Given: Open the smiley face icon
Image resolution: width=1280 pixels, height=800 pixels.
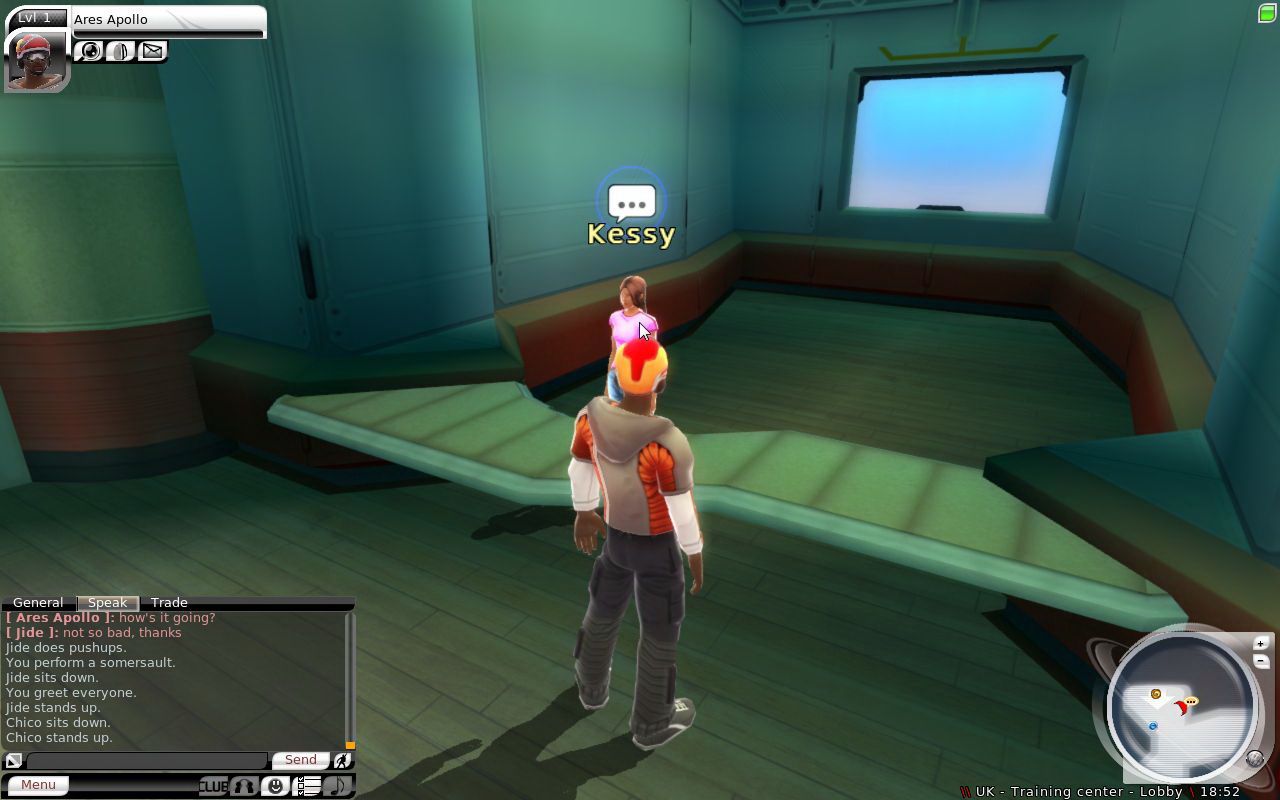Looking at the screenshot, I should [x=275, y=786].
